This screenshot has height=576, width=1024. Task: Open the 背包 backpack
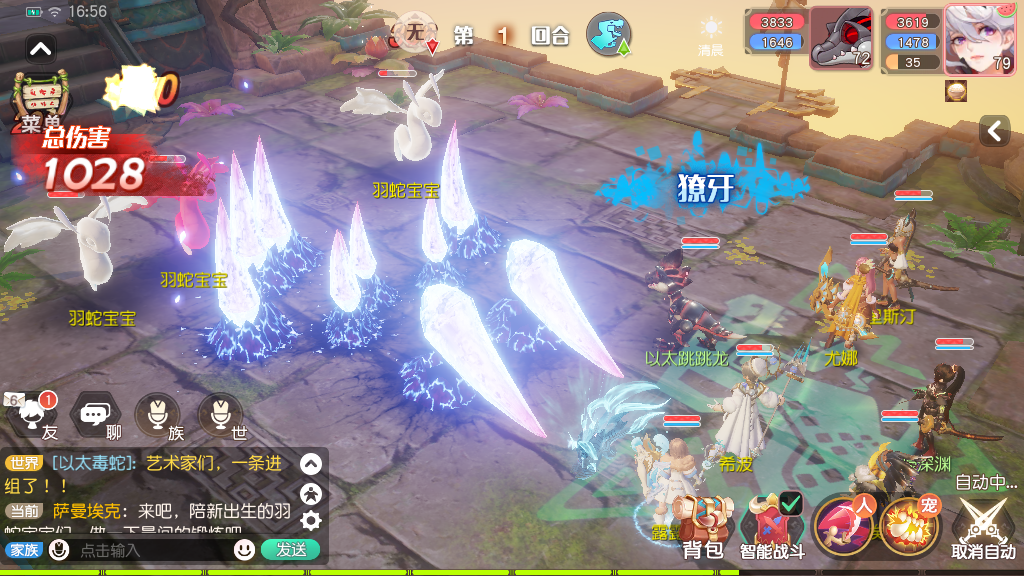(702, 526)
